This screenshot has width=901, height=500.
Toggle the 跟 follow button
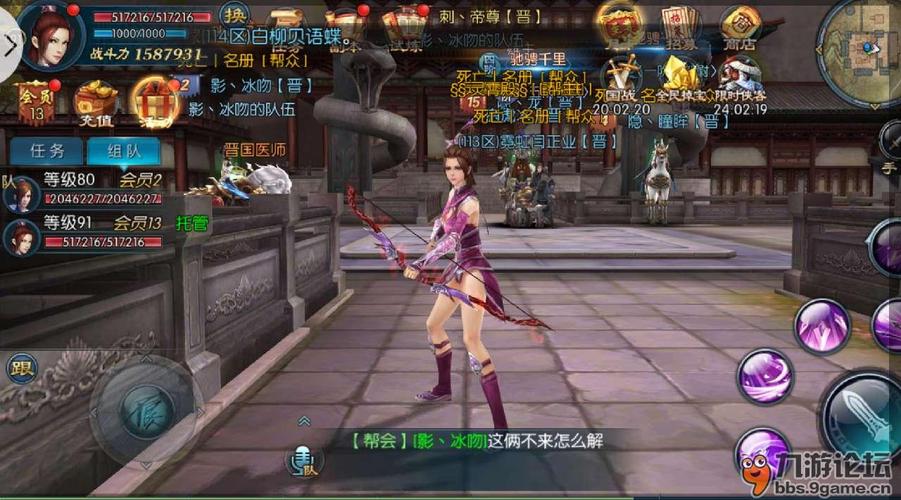20,367
